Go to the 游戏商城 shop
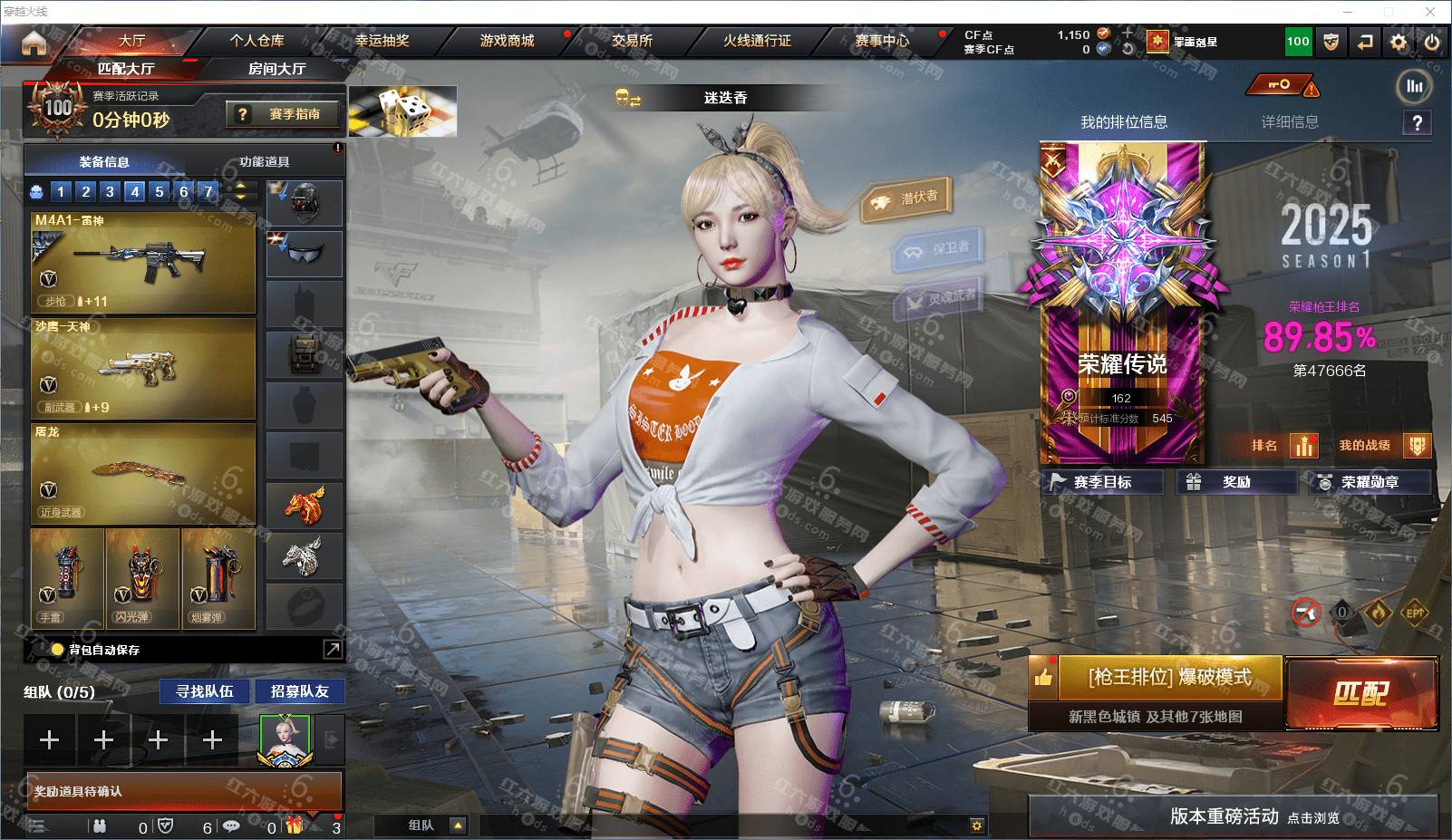 point(507,41)
